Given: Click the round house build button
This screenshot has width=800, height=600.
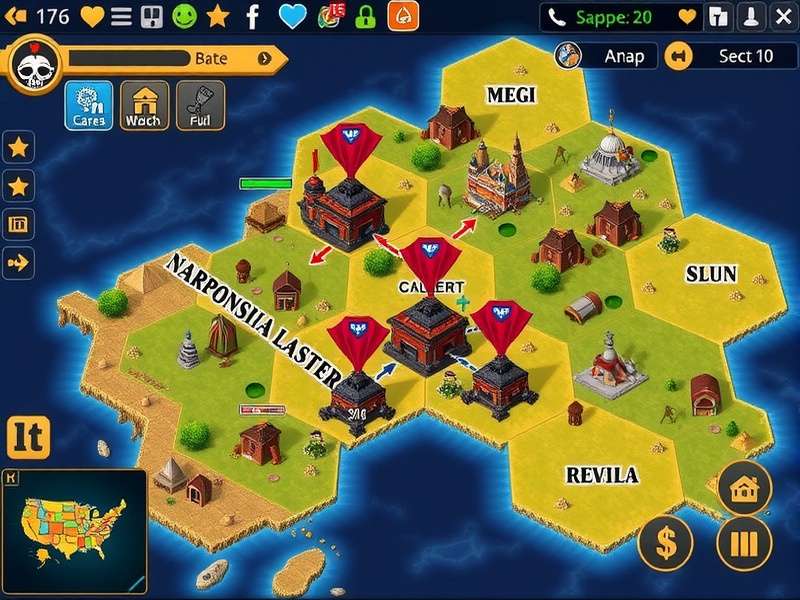Looking at the screenshot, I should [744, 488].
